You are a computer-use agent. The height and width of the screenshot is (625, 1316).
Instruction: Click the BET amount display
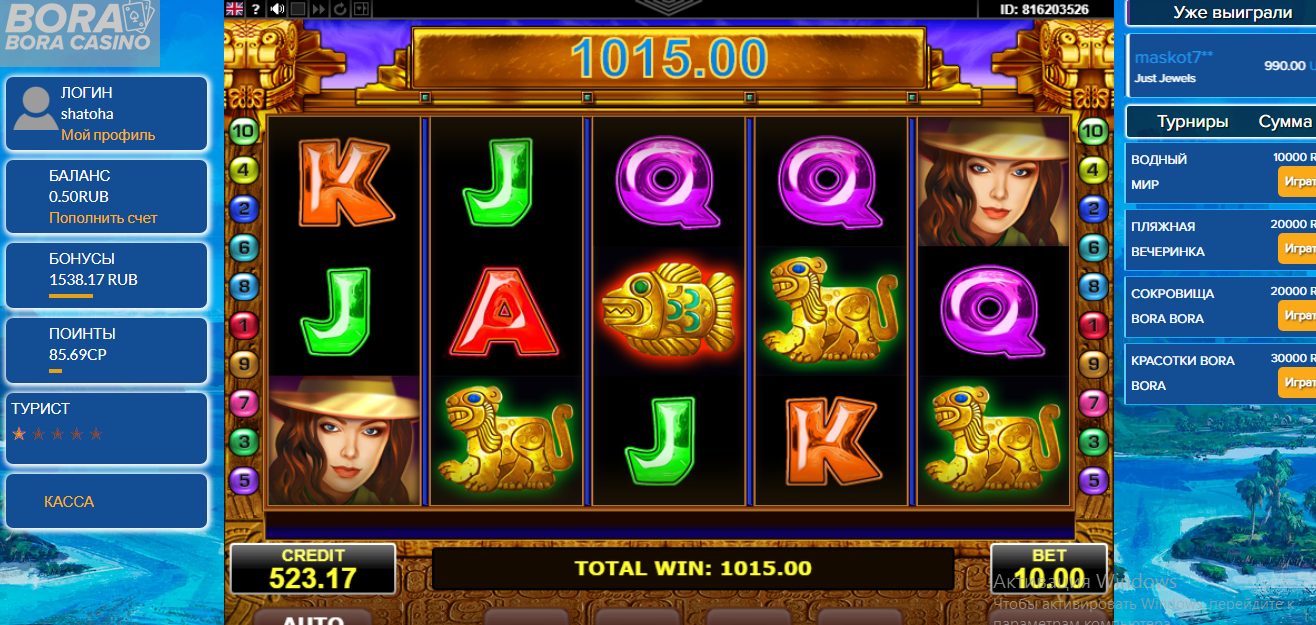pos(1049,569)
